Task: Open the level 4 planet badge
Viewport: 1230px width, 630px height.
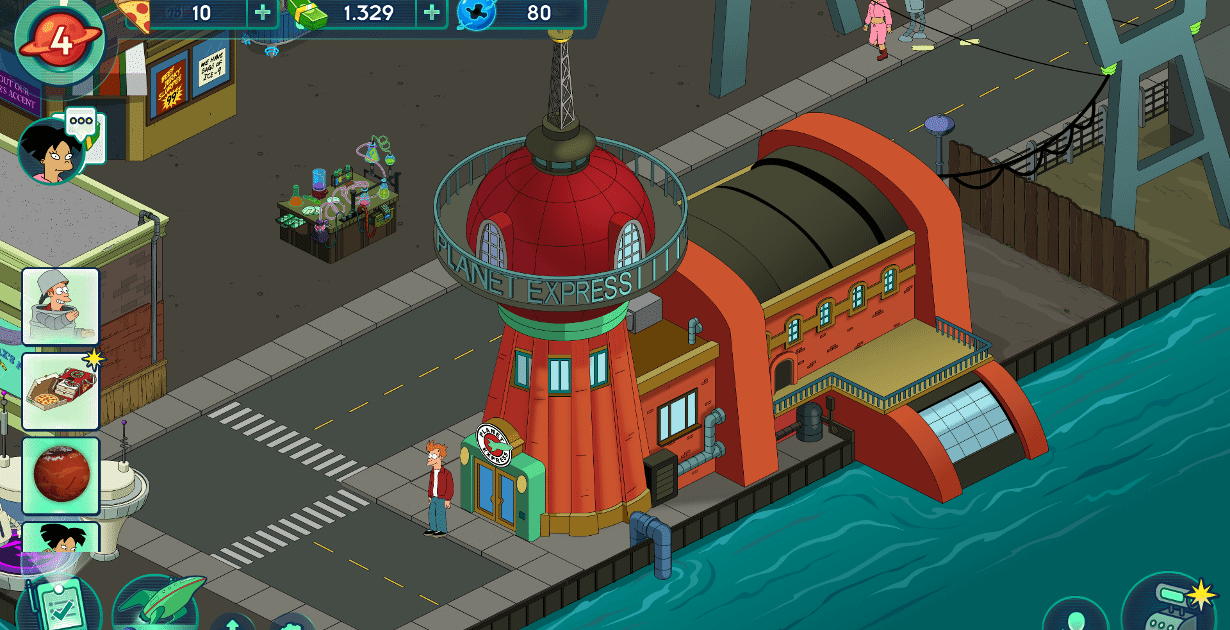Action: 60,40
